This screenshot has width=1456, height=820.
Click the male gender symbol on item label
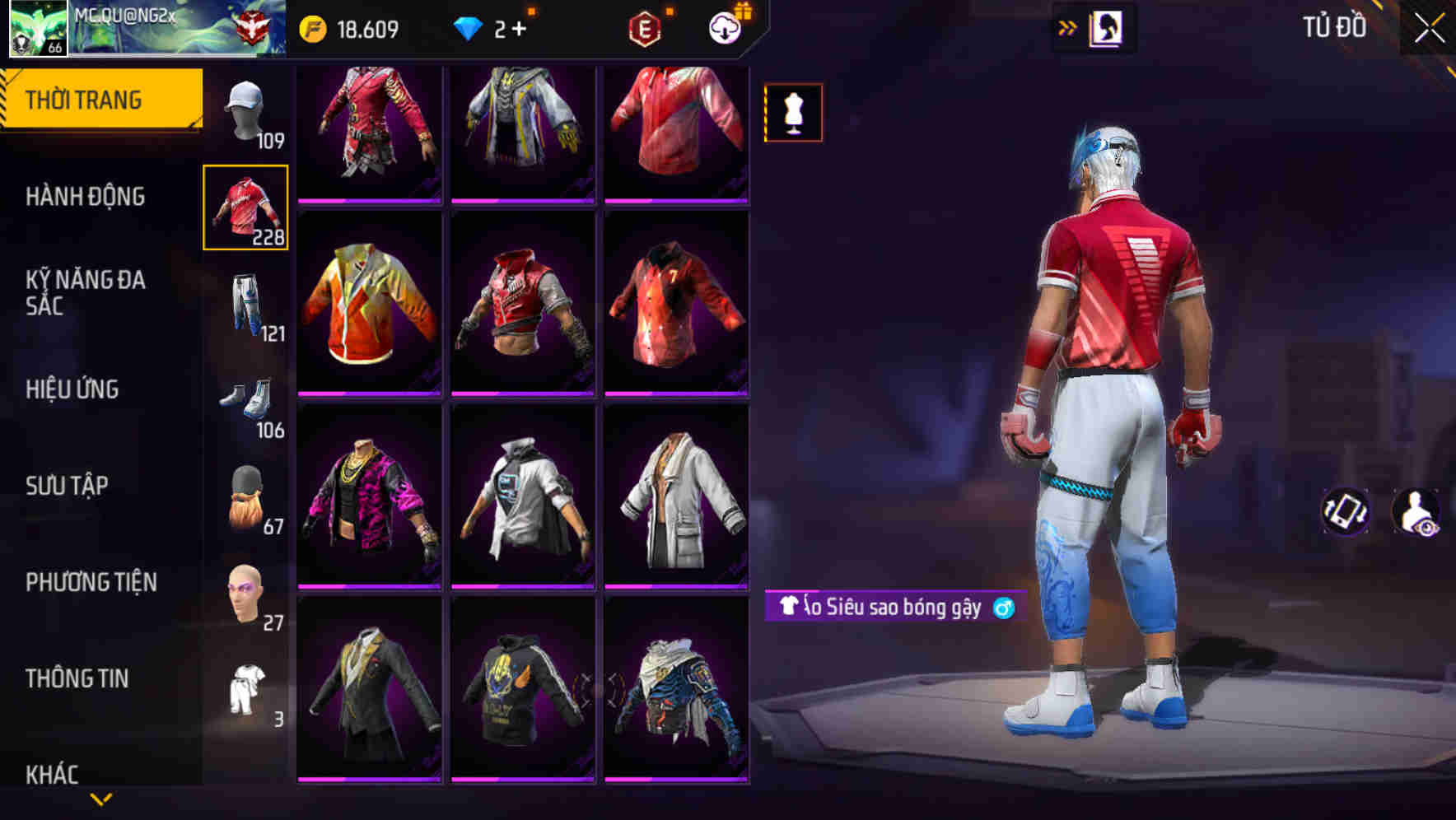click(x=1006, y=608)
